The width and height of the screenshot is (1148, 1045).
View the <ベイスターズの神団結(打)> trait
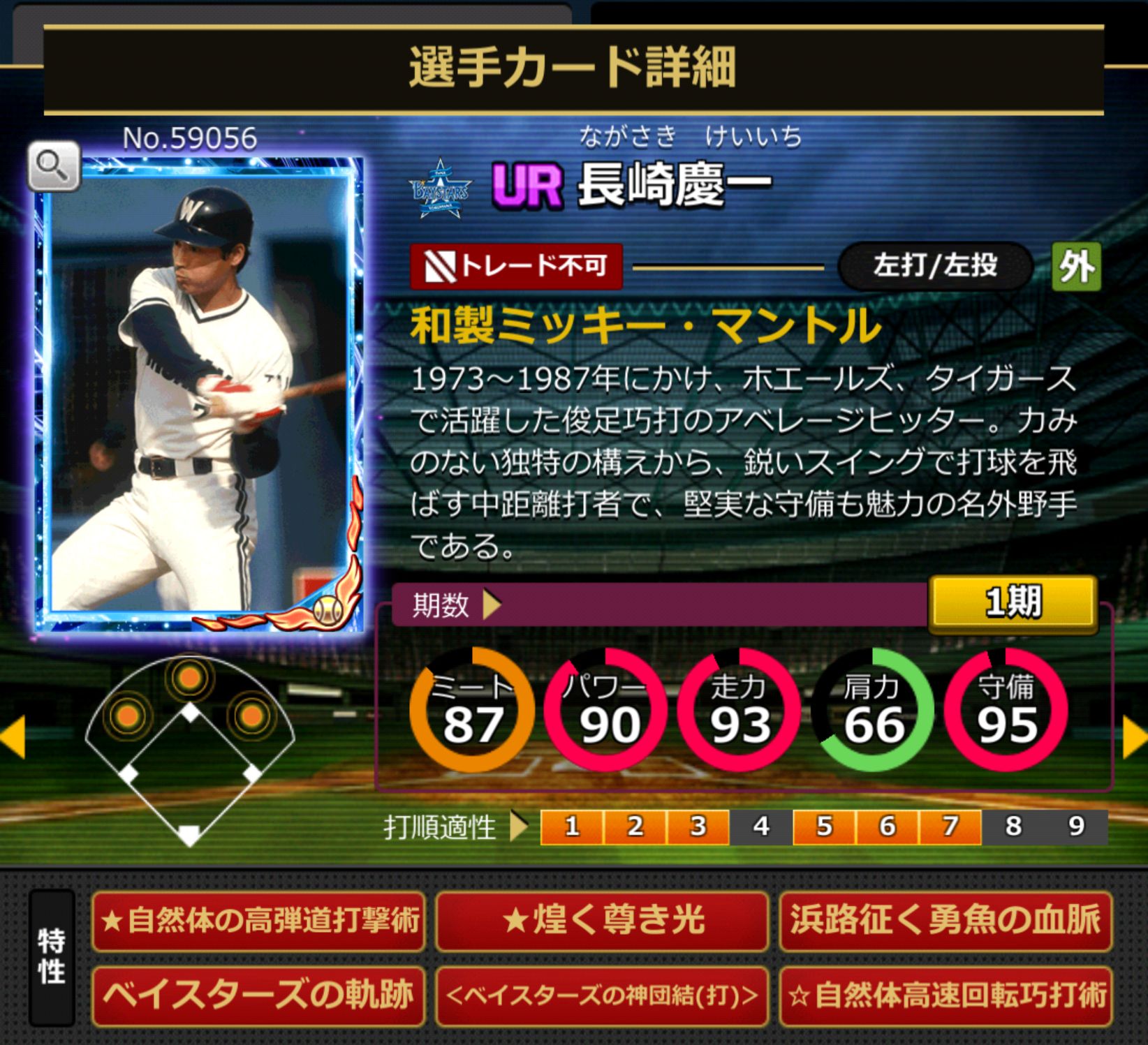point(602,995)
